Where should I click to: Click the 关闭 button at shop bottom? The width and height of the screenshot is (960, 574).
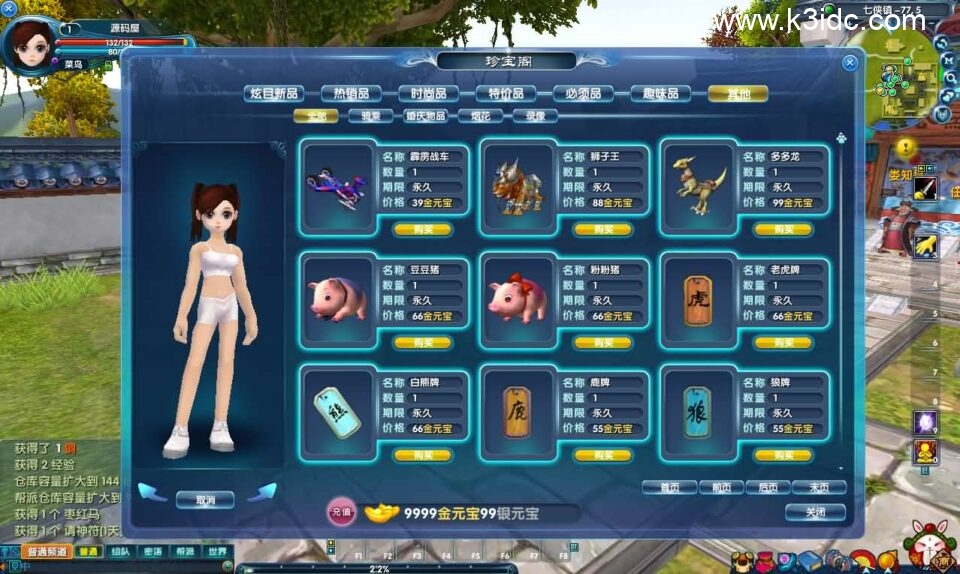815,512
